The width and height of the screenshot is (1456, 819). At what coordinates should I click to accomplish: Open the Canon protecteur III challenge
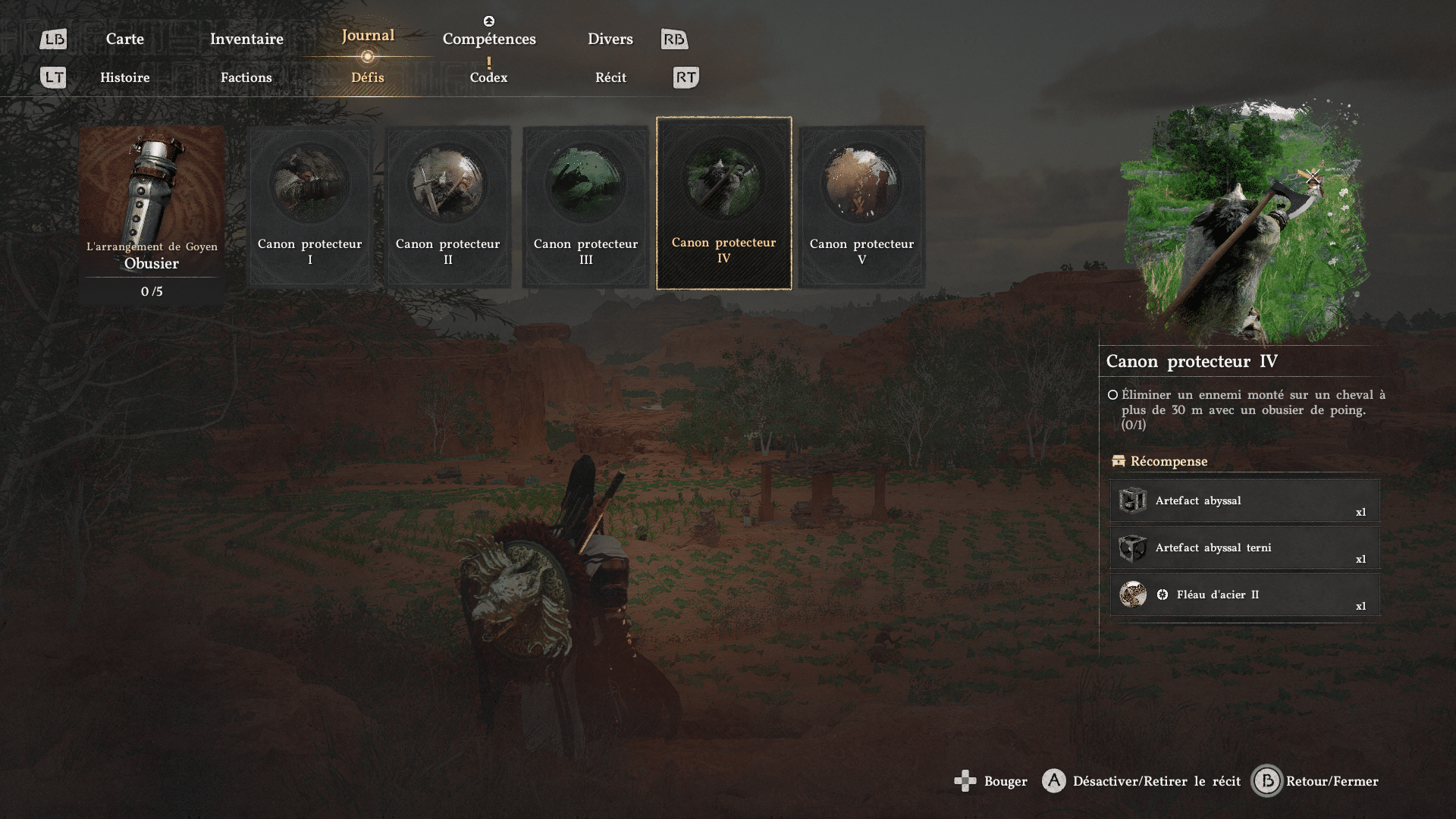[x=585, y=206]
